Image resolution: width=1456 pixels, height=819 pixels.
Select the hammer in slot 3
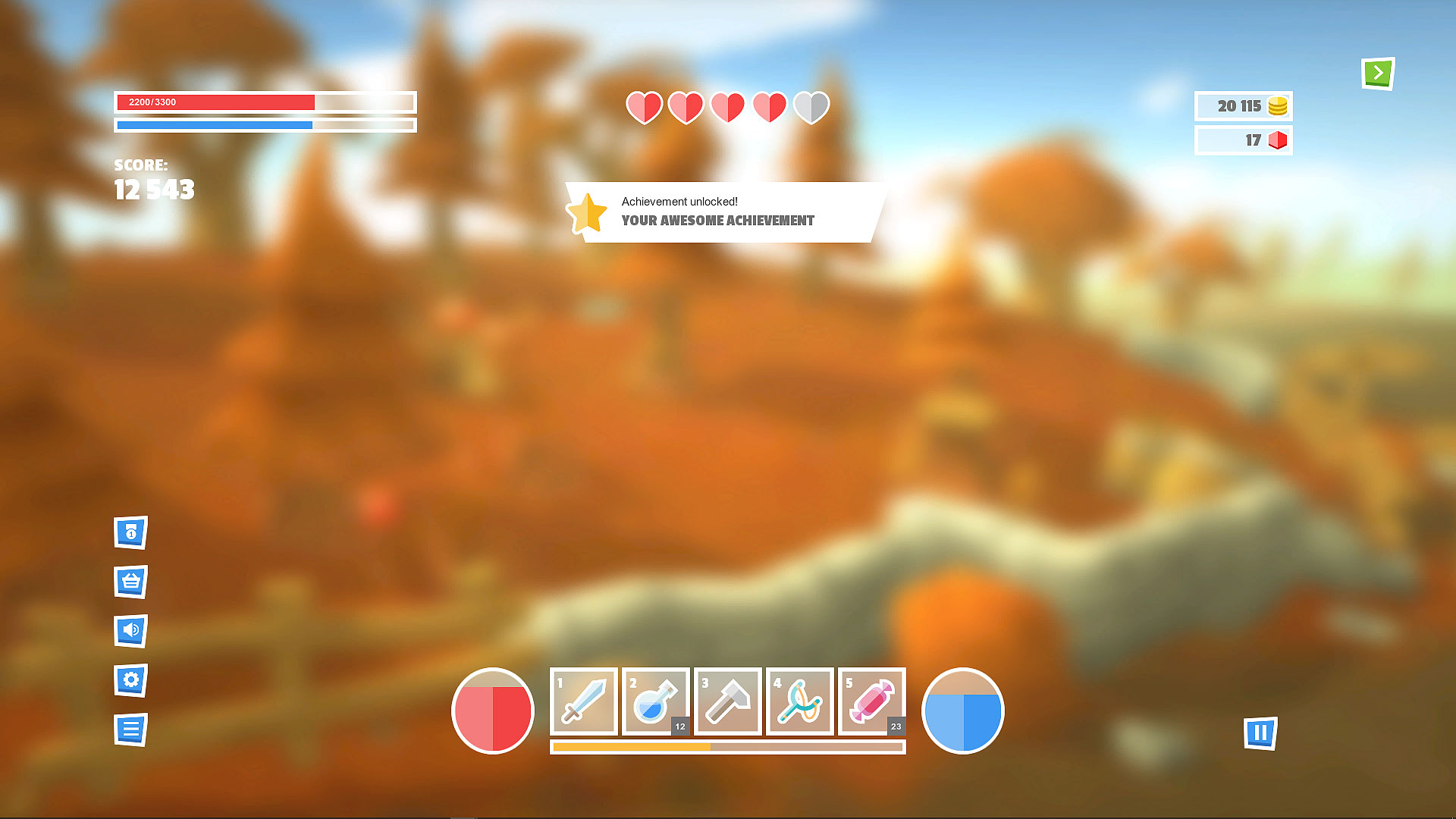727,701
